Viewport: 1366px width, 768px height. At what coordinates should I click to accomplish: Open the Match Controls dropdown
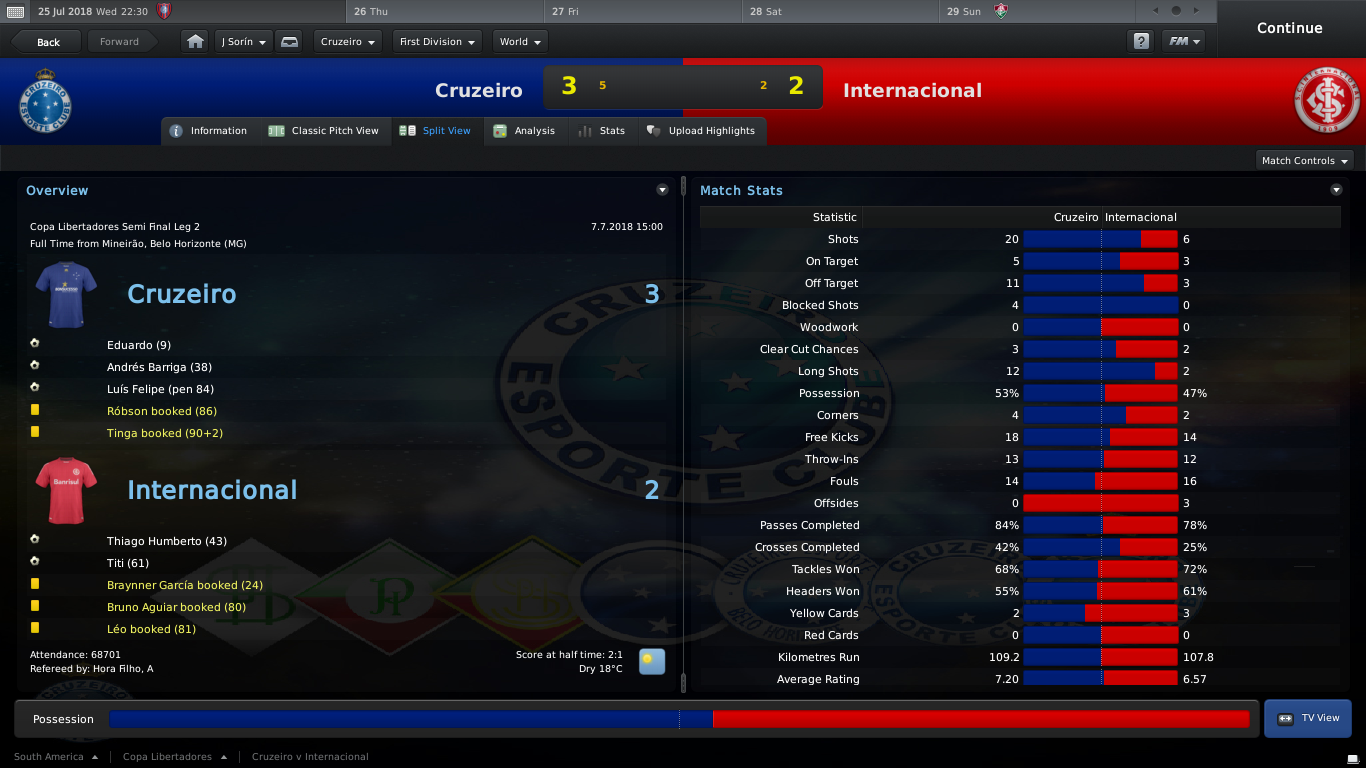point(1304,161)
